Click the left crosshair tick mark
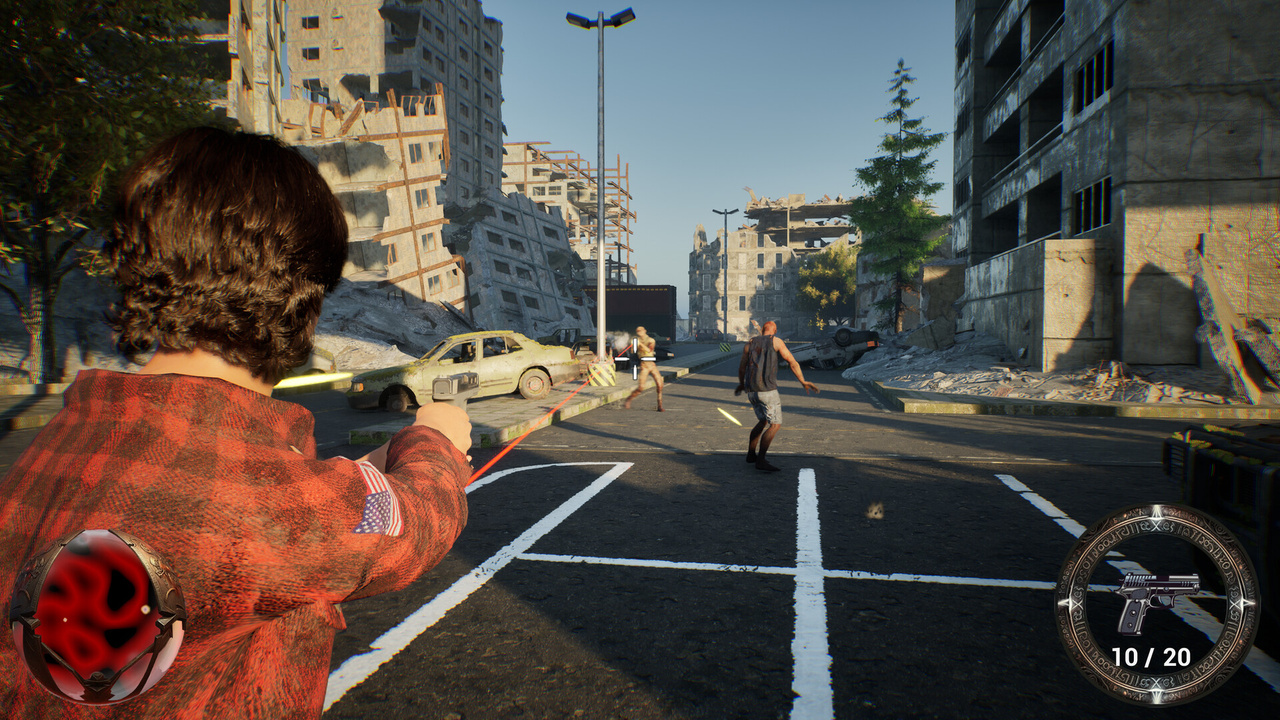Viewport: 1280px width, 720px height. click(x=621, y=358)
